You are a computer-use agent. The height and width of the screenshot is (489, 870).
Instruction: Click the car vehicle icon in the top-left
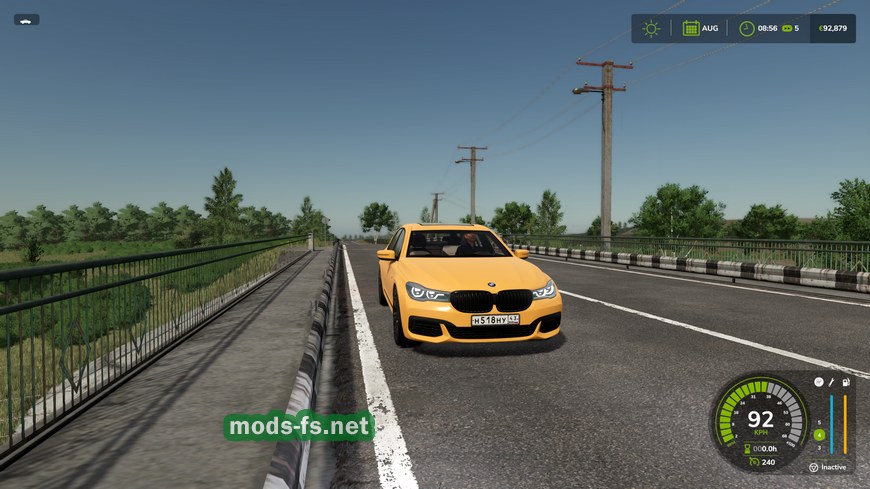(26, 20)
